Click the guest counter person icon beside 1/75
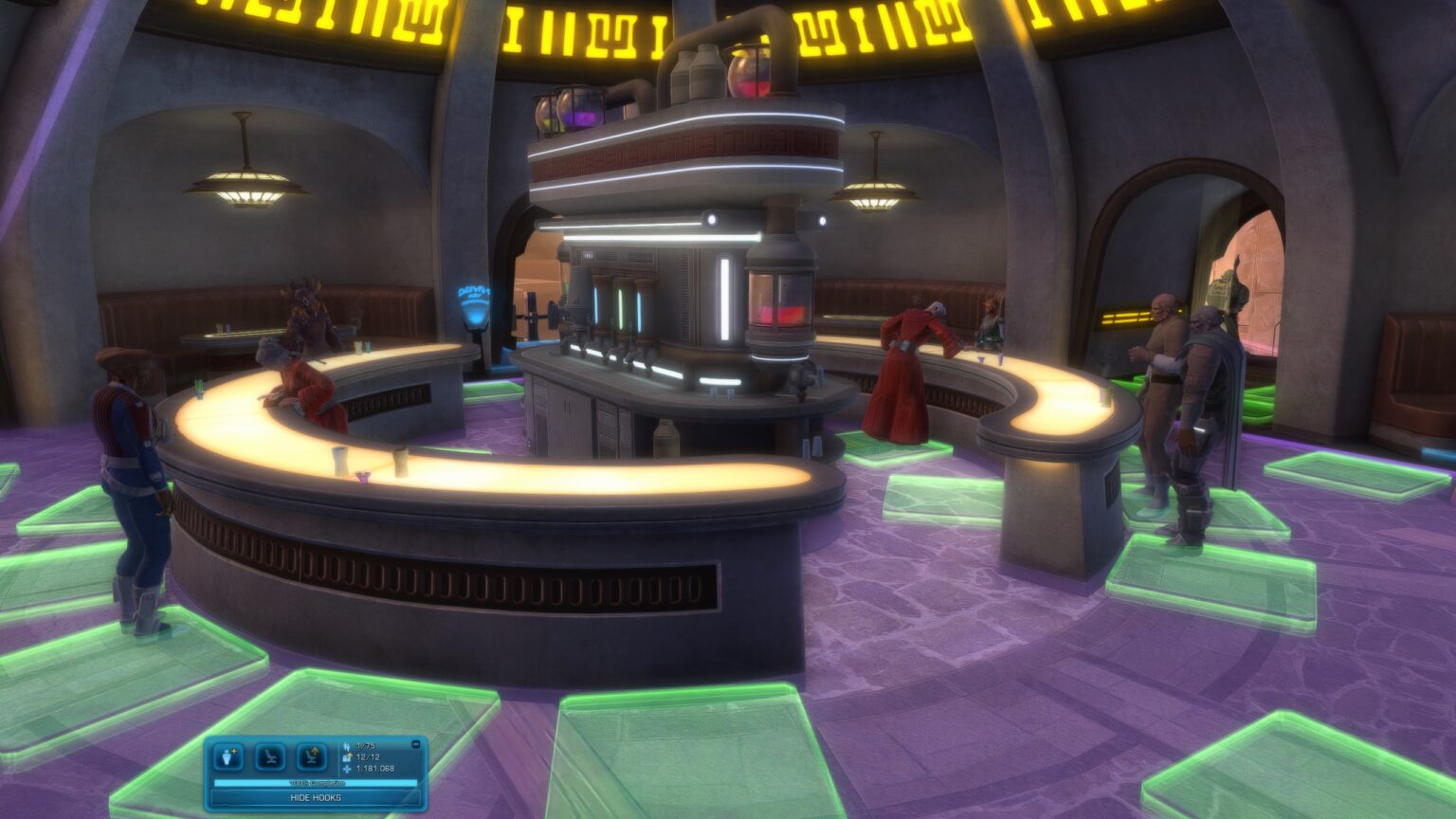This screenshot has height=819, width=1456. (x=347, y=746)
